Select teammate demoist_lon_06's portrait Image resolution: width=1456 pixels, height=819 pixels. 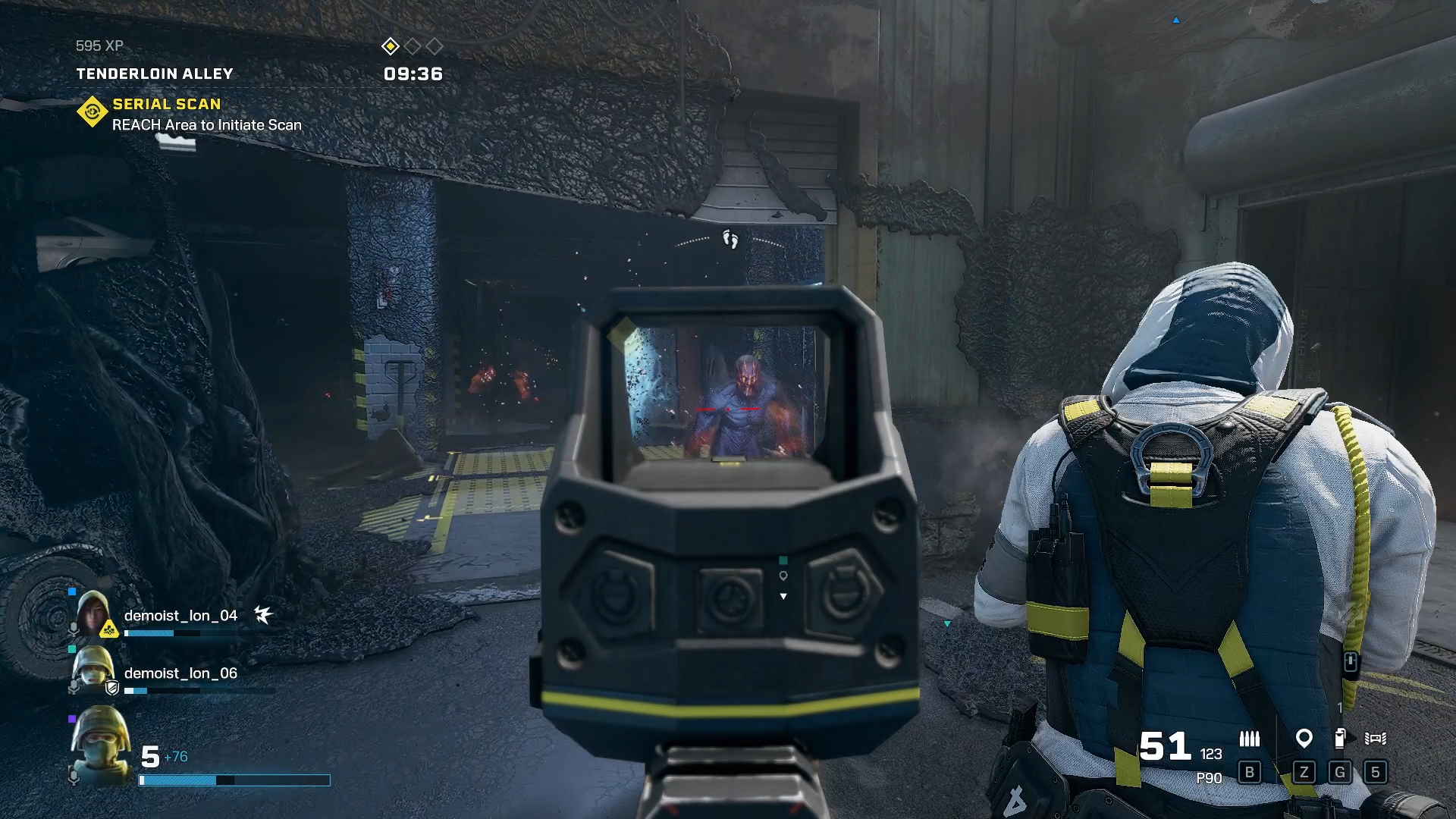pos(93,670)
